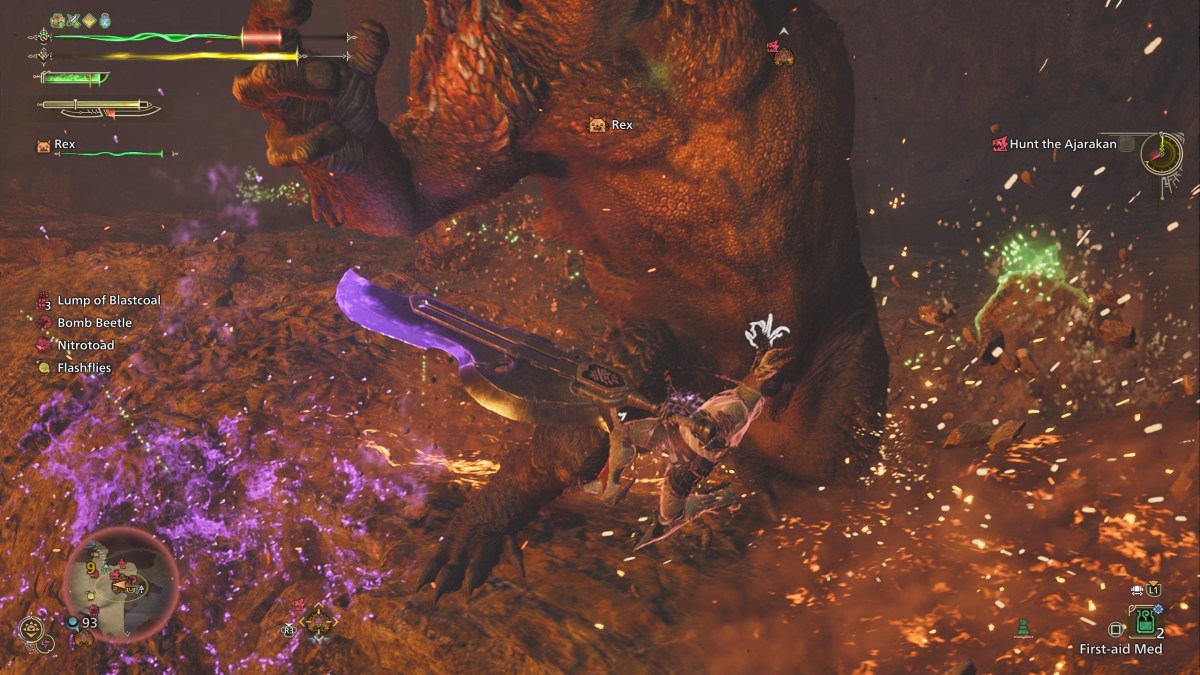
Task: Click the quest timer dial icon
Action: pyautogui.click(x=1162, y=151)
